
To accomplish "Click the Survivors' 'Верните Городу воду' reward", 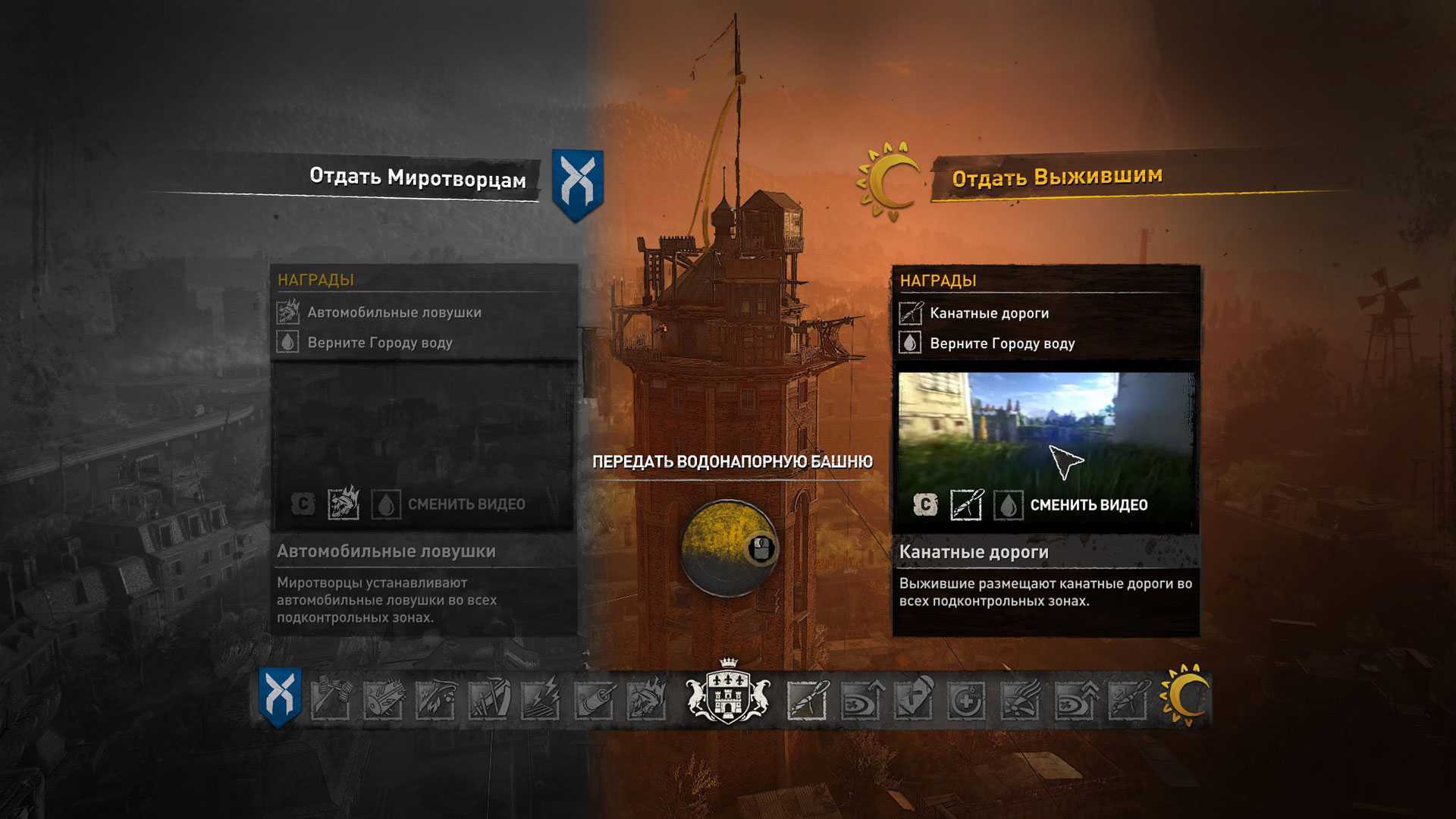I will pos(1002,344).
